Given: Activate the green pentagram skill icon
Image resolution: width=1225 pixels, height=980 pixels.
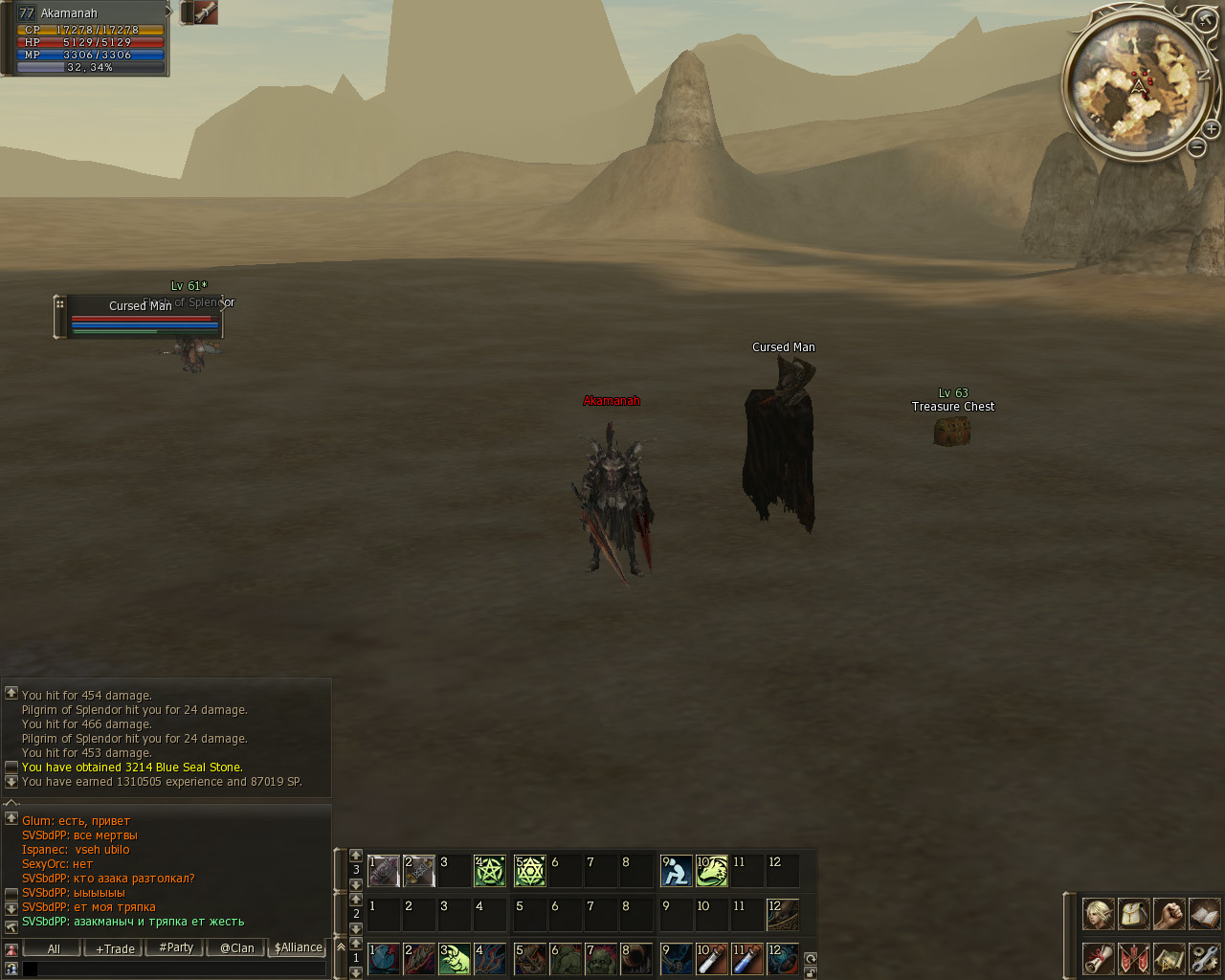Looking at the screenshot, I should coord(490,871).
